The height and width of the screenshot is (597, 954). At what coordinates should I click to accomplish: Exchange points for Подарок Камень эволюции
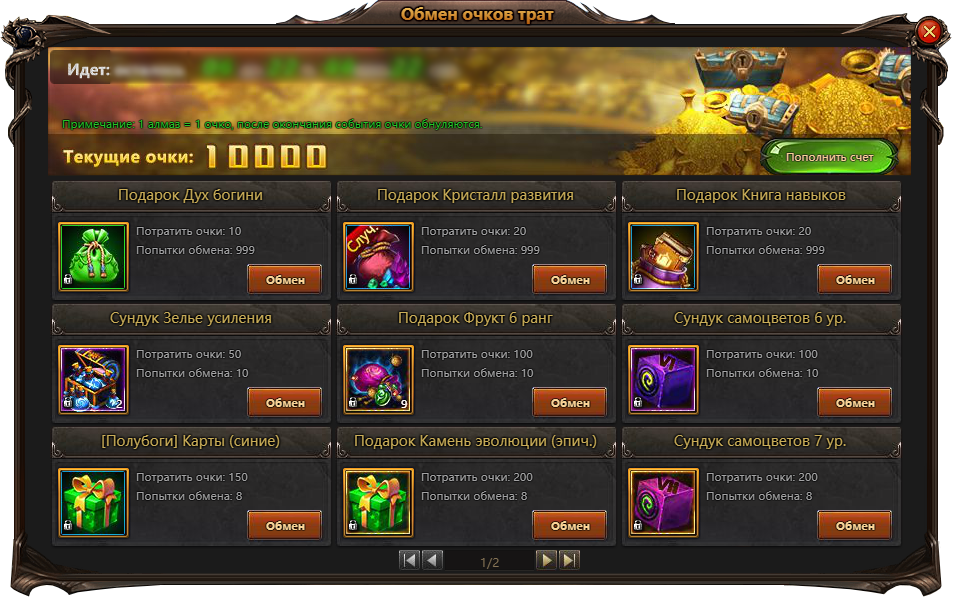point(569,526)
